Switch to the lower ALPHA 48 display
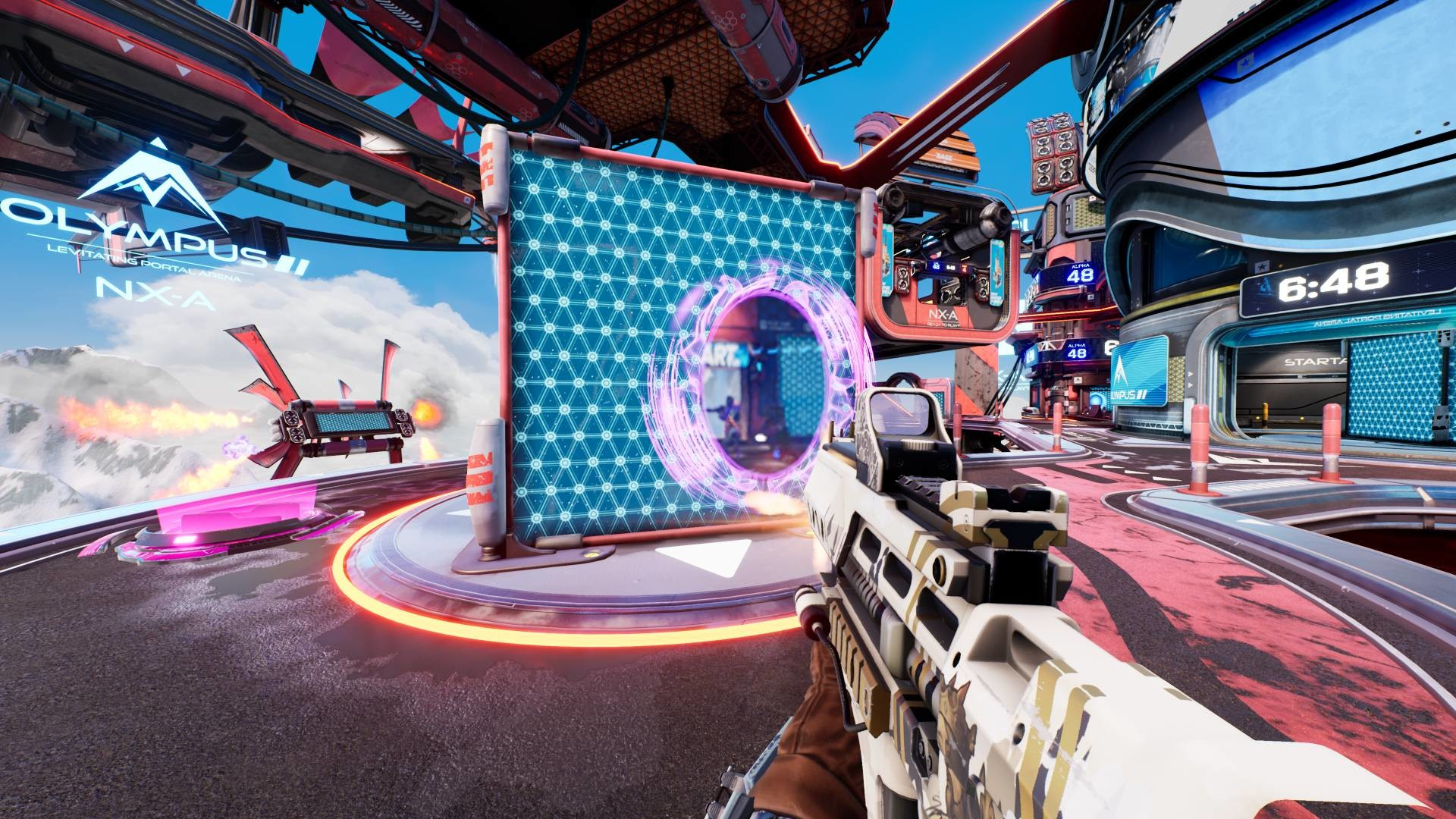Viewport: 1456px width, 819px height. point(1075,350)
